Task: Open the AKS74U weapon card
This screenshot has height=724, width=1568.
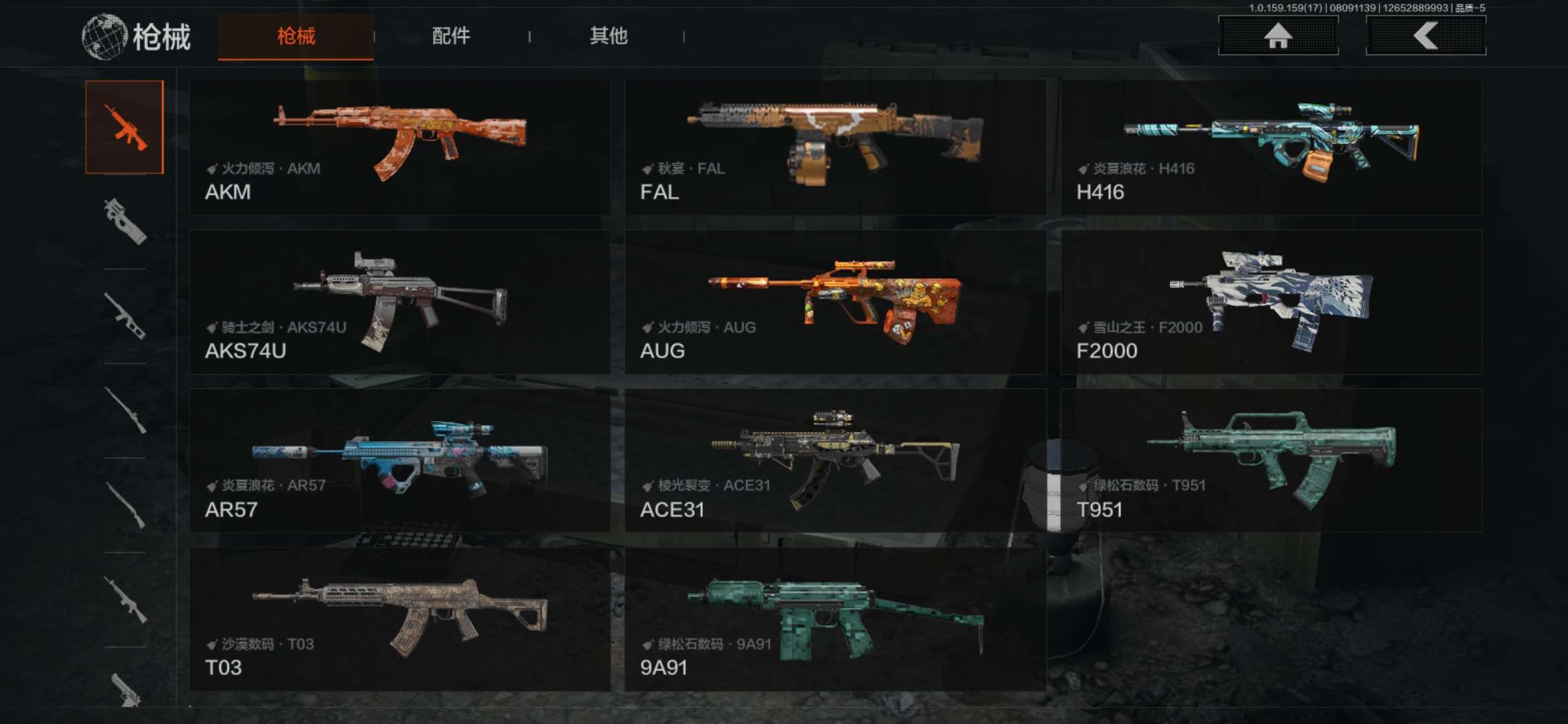Action: click(x=400, y=302)
